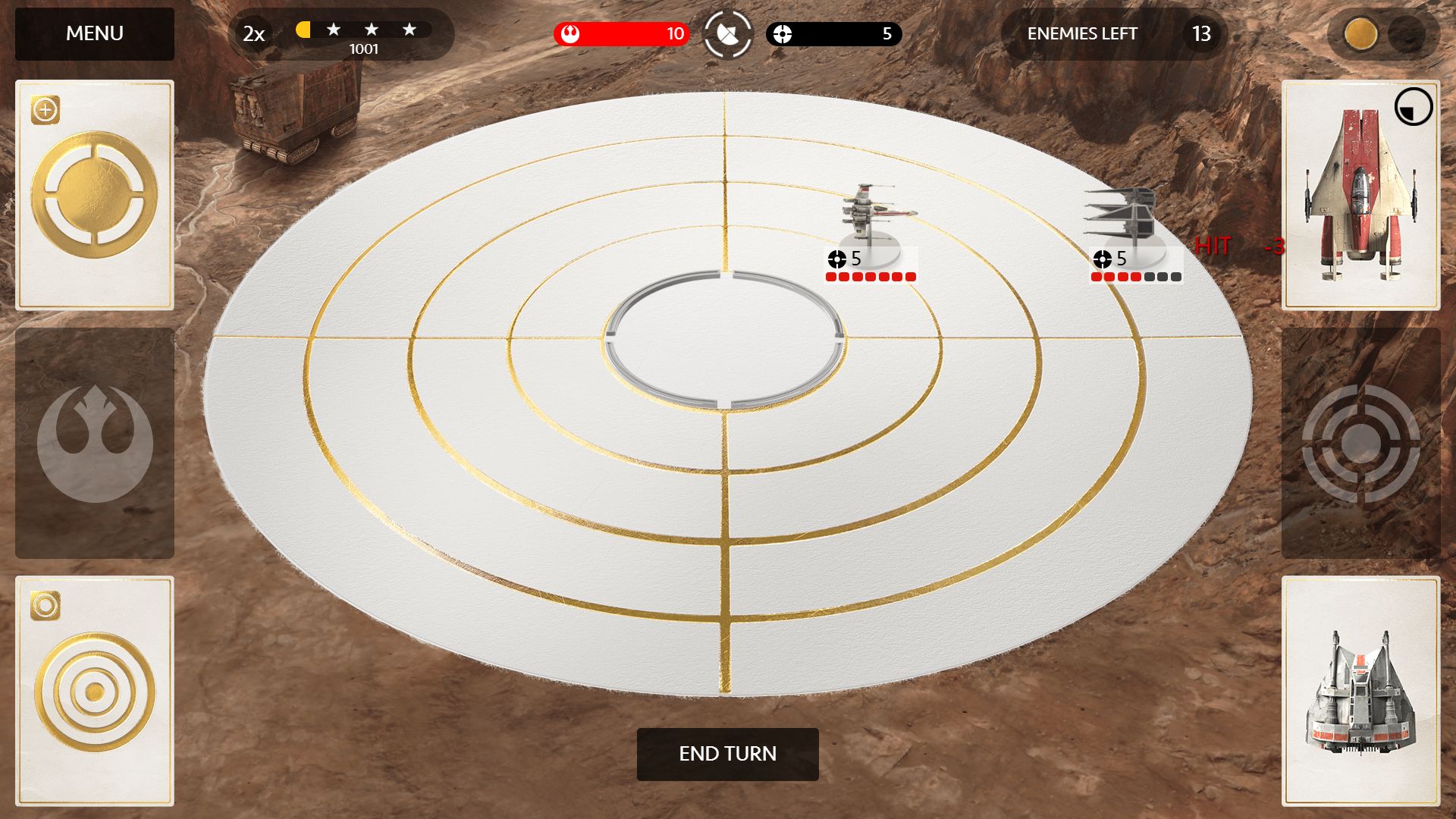
Task: Choose the concentric circles ability card
Action: point(95,691)
